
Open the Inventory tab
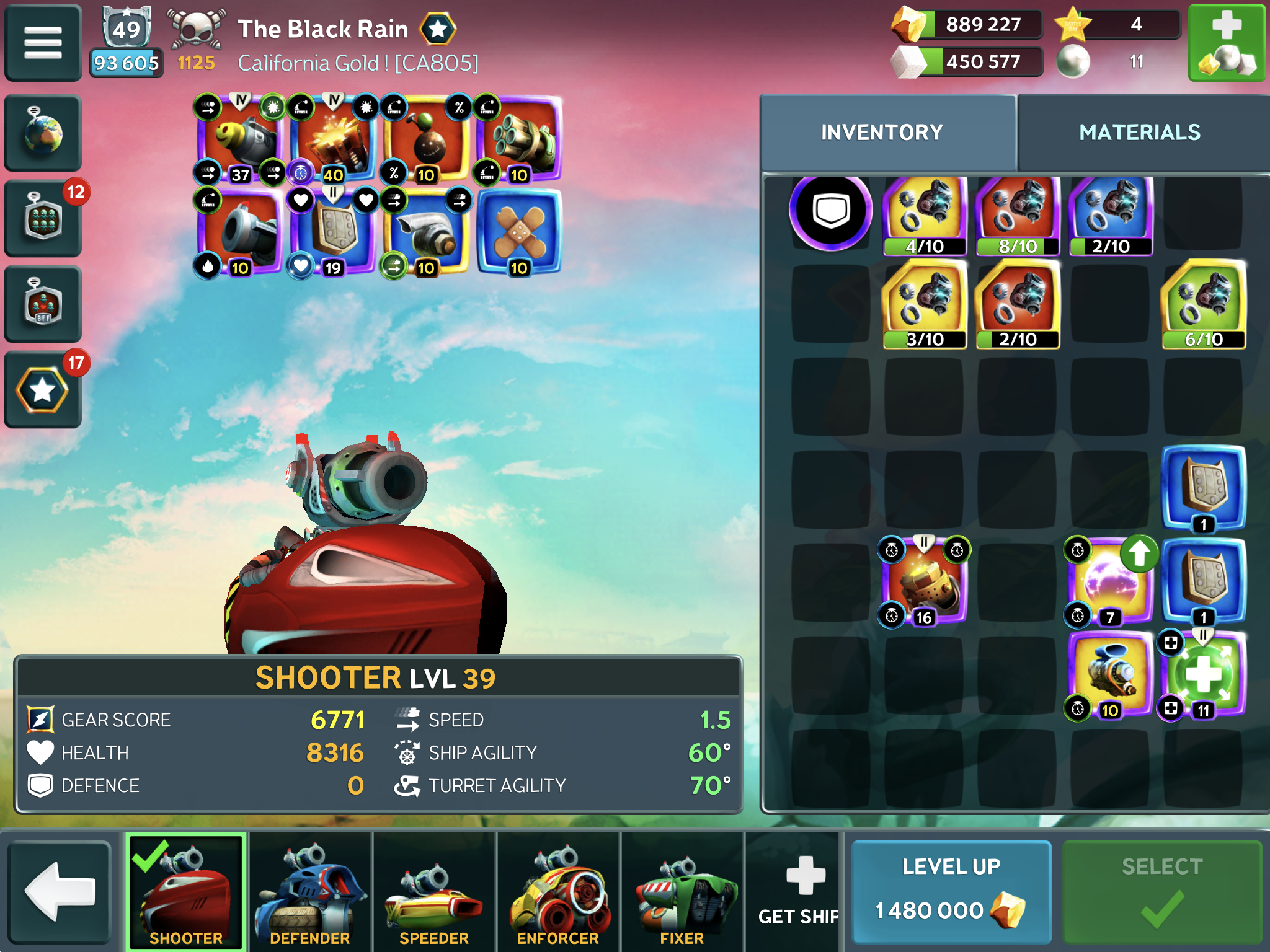(882, 132)
